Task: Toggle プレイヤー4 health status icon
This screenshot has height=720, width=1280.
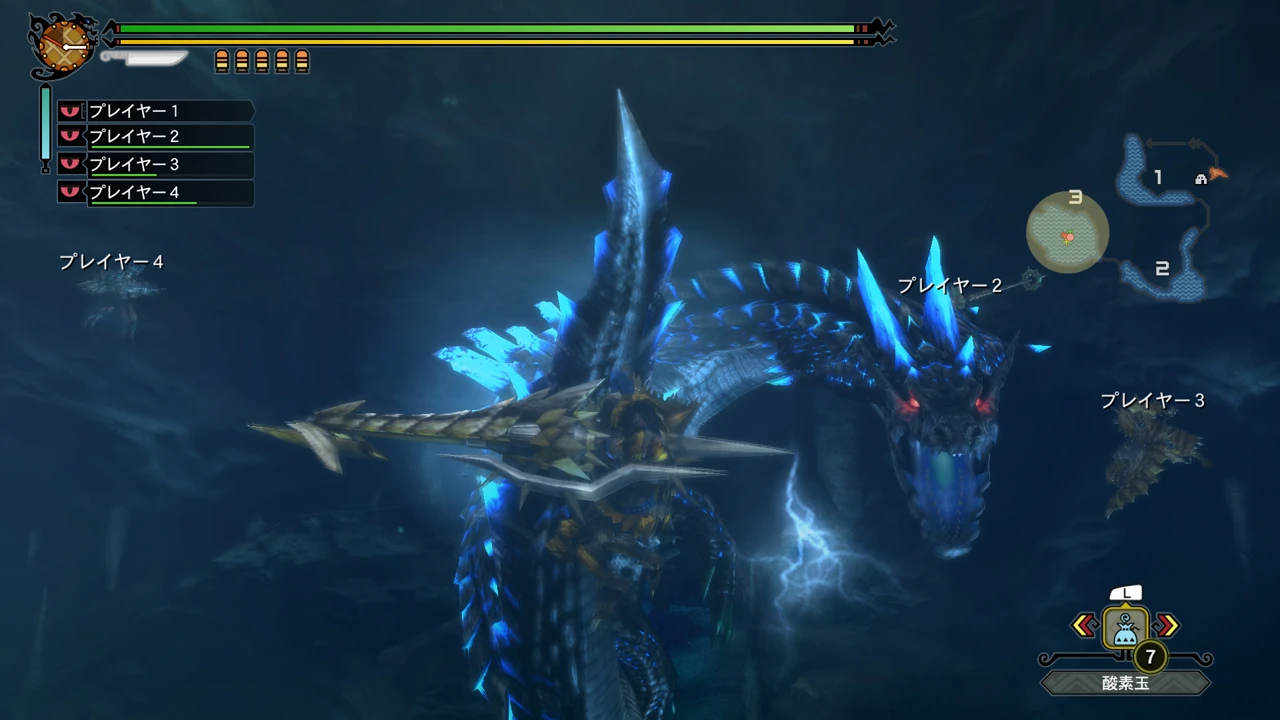Action: tap(69, 192)
